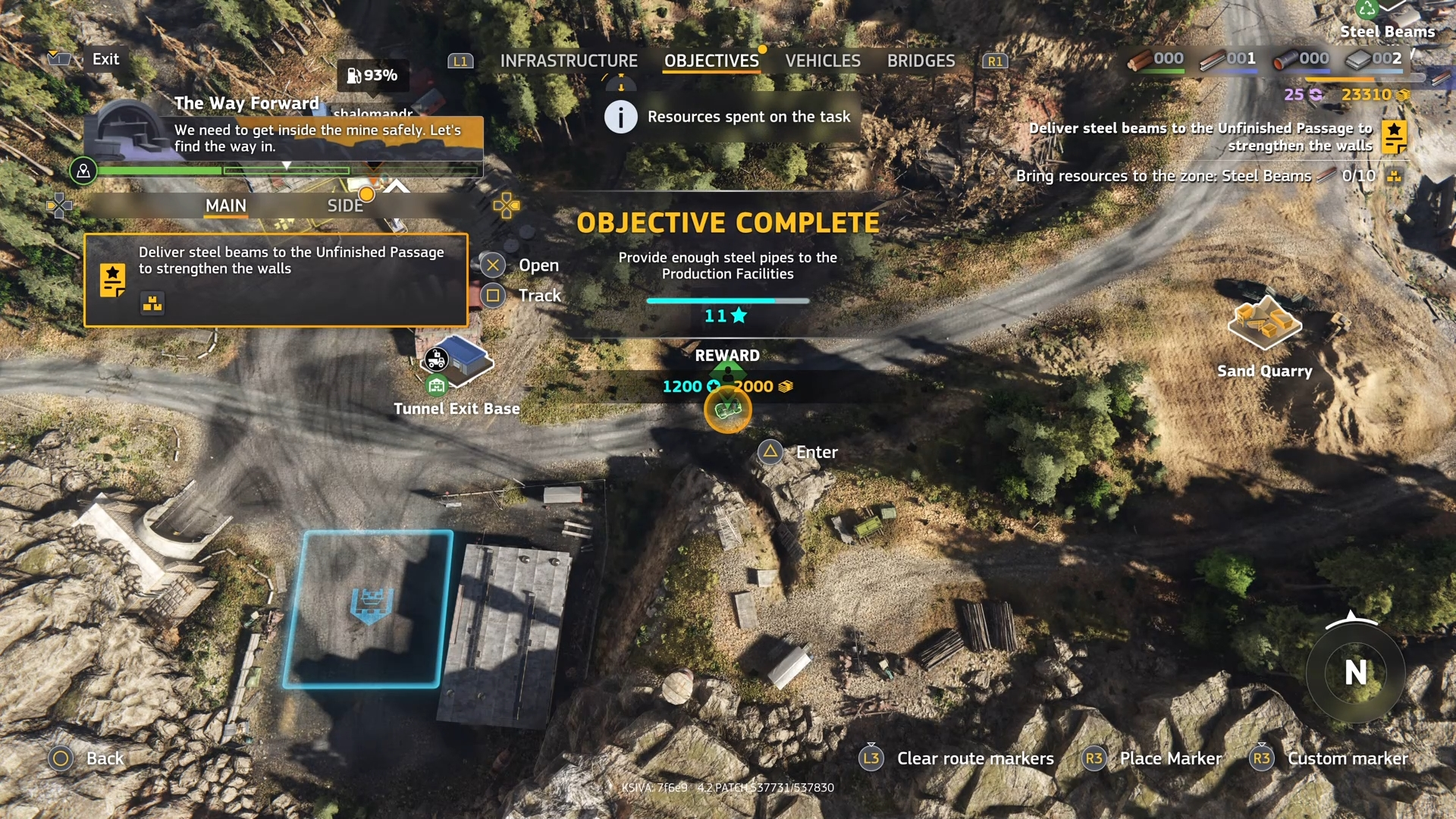Open the Vehicles tab

823,61
